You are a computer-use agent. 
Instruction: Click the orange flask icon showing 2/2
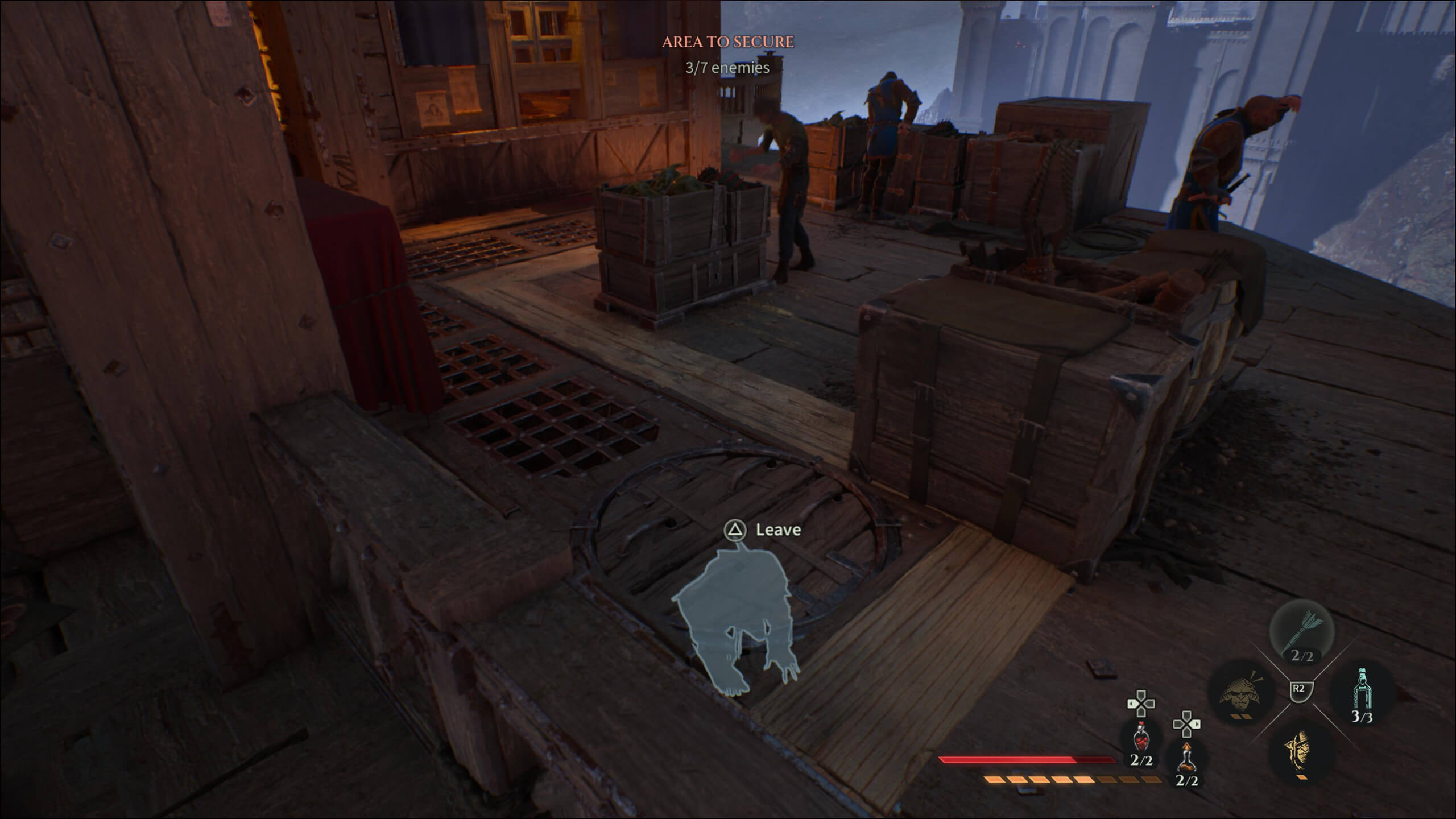point(1186,758)
